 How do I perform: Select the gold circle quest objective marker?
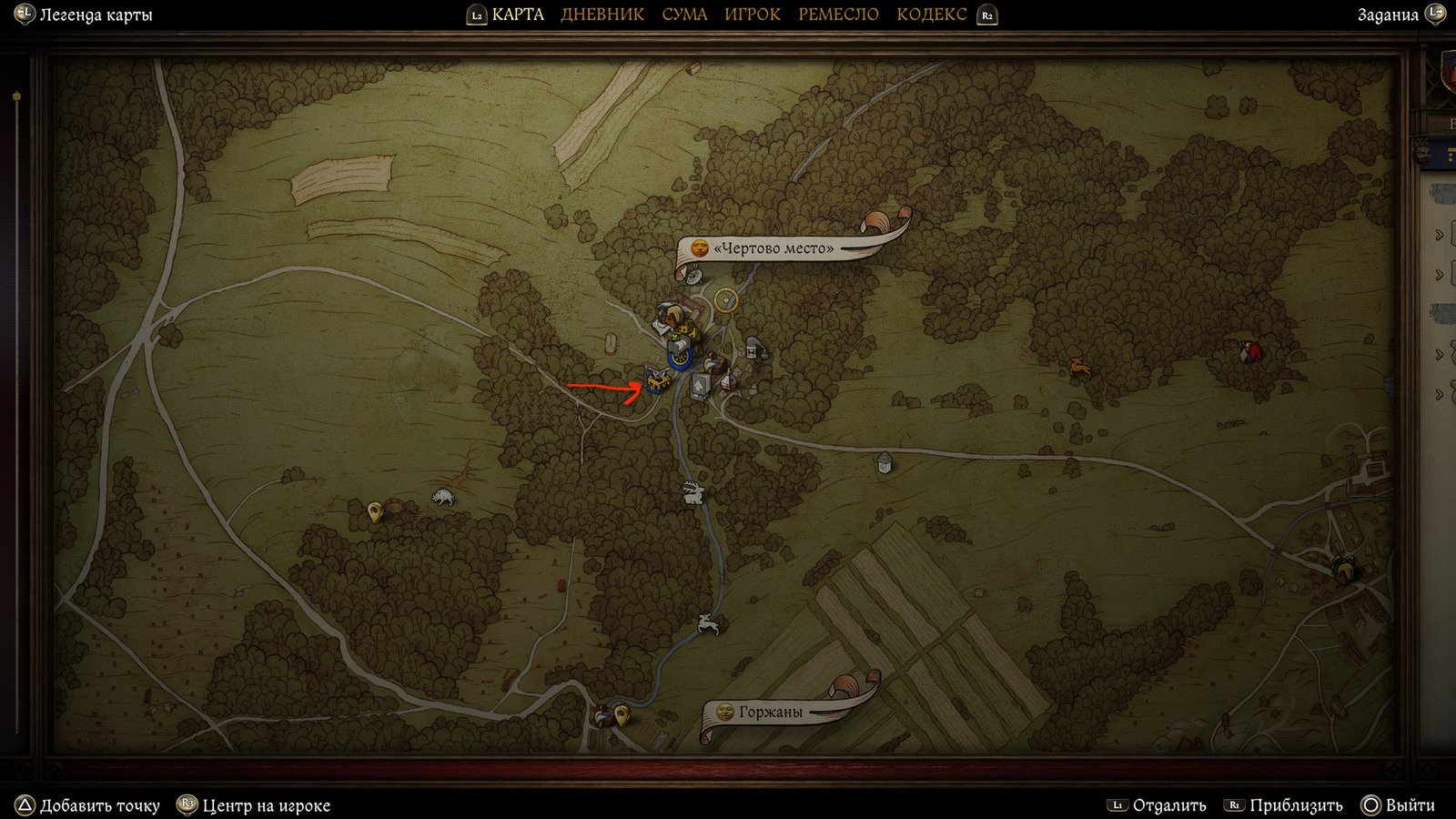tap(725, 299)
